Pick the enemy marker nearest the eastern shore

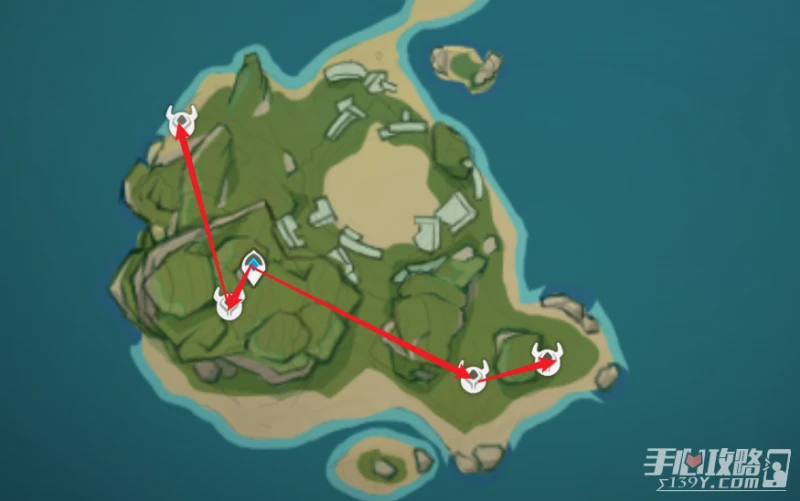click(547, 357)
